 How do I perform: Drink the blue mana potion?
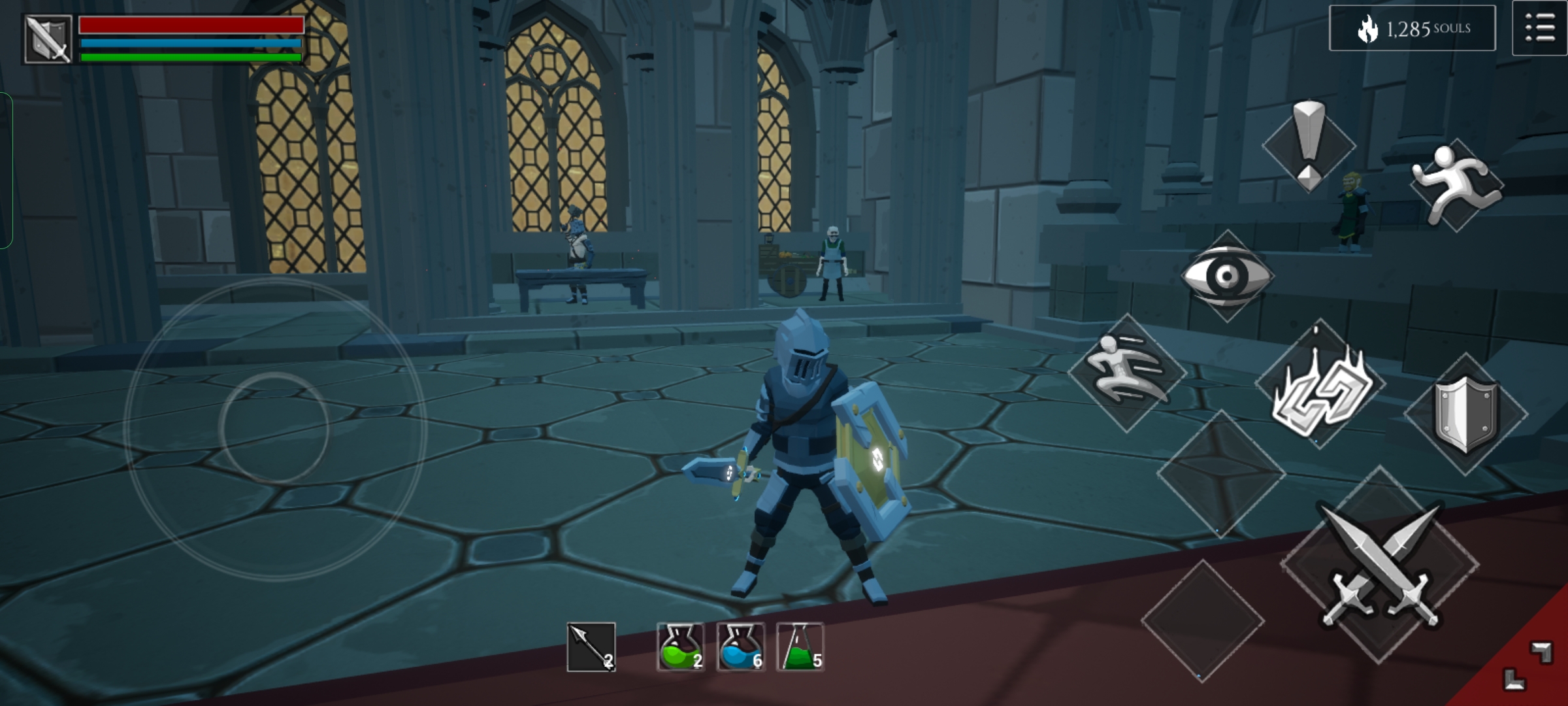coord(740,647)
